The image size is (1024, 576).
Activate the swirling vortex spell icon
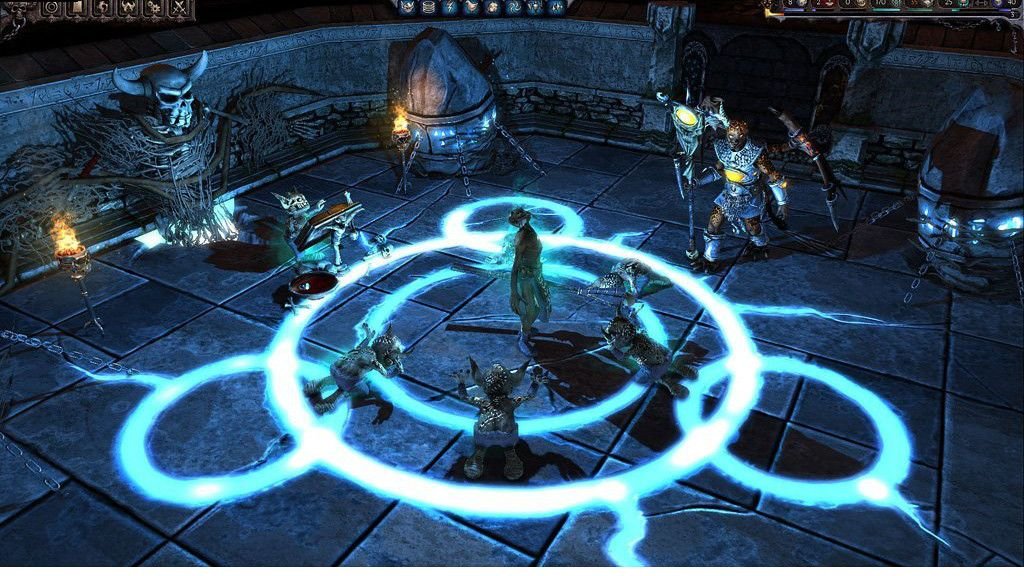514,7
